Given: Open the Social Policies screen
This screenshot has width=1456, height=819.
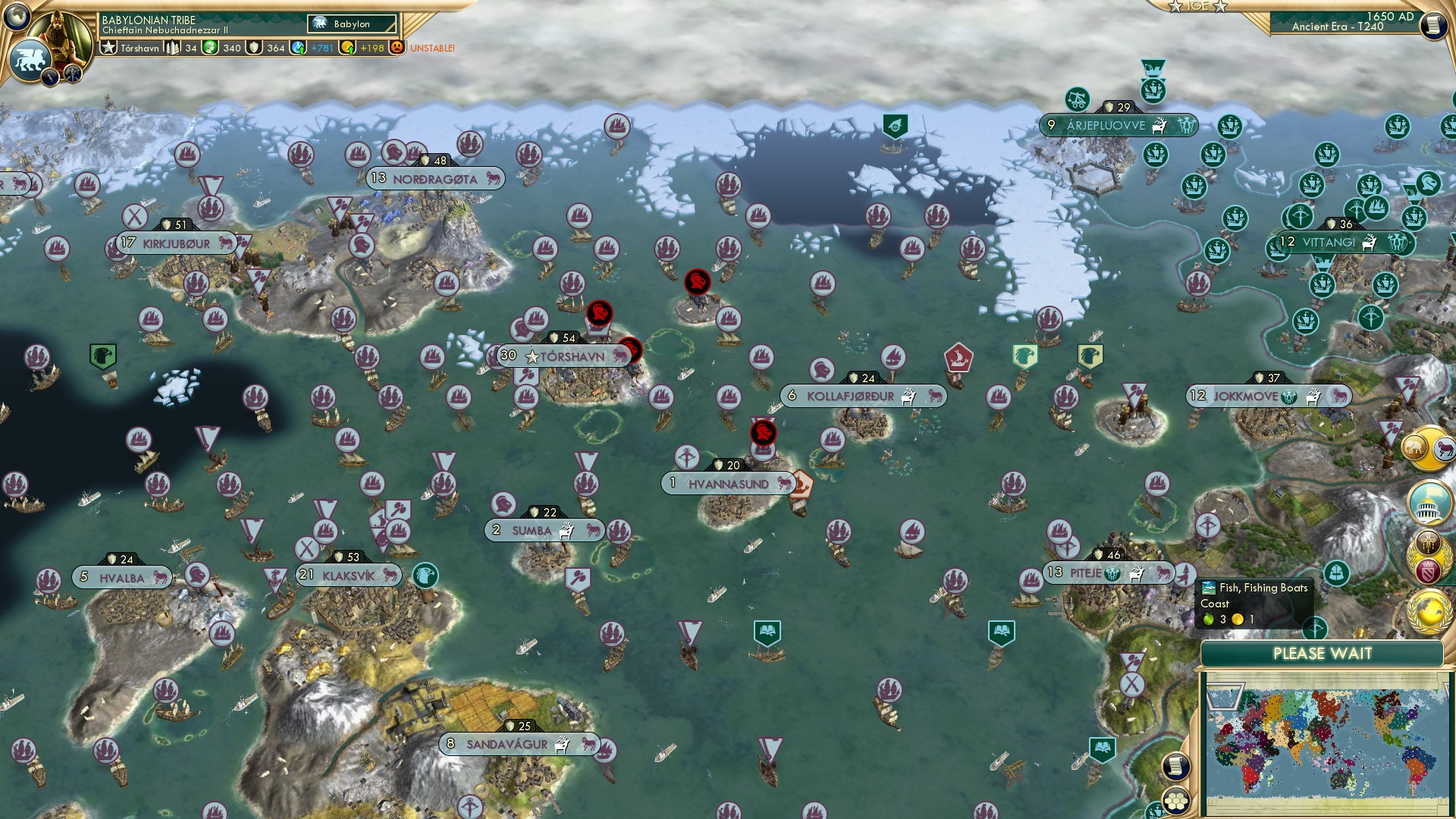Looking at the screenshot, I should tap(1427, 504).
